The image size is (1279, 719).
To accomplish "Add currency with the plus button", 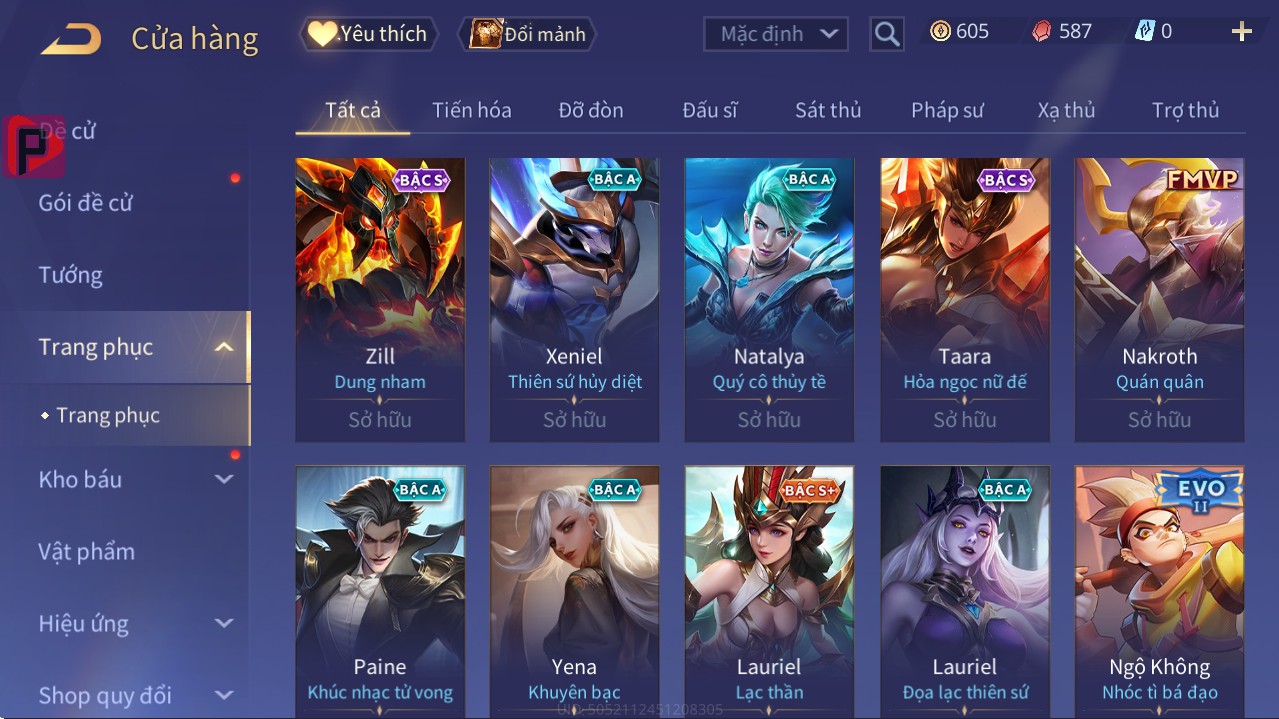I will 1241,32.
